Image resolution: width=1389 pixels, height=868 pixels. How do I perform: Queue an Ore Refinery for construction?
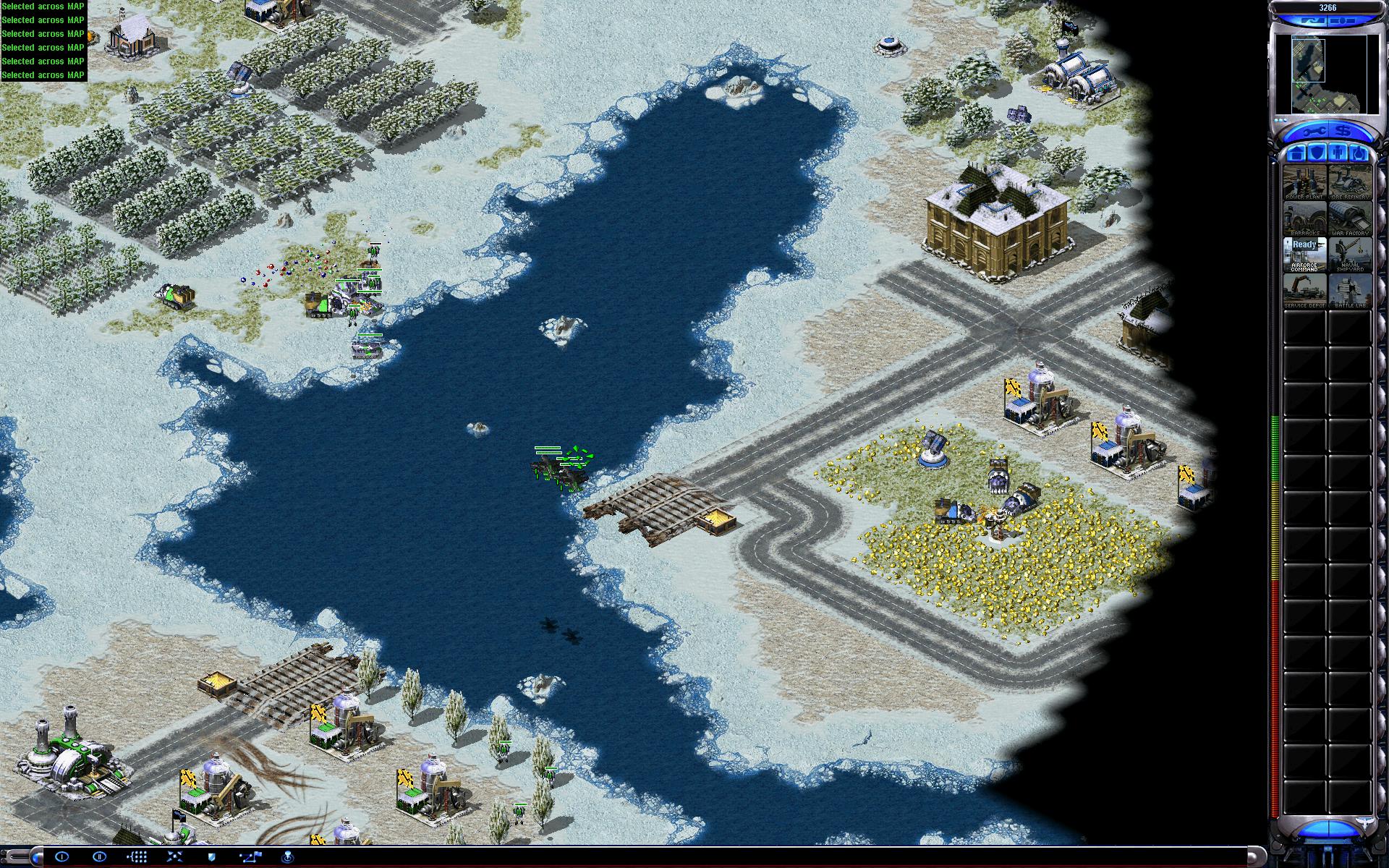(x=1350, y=182)
